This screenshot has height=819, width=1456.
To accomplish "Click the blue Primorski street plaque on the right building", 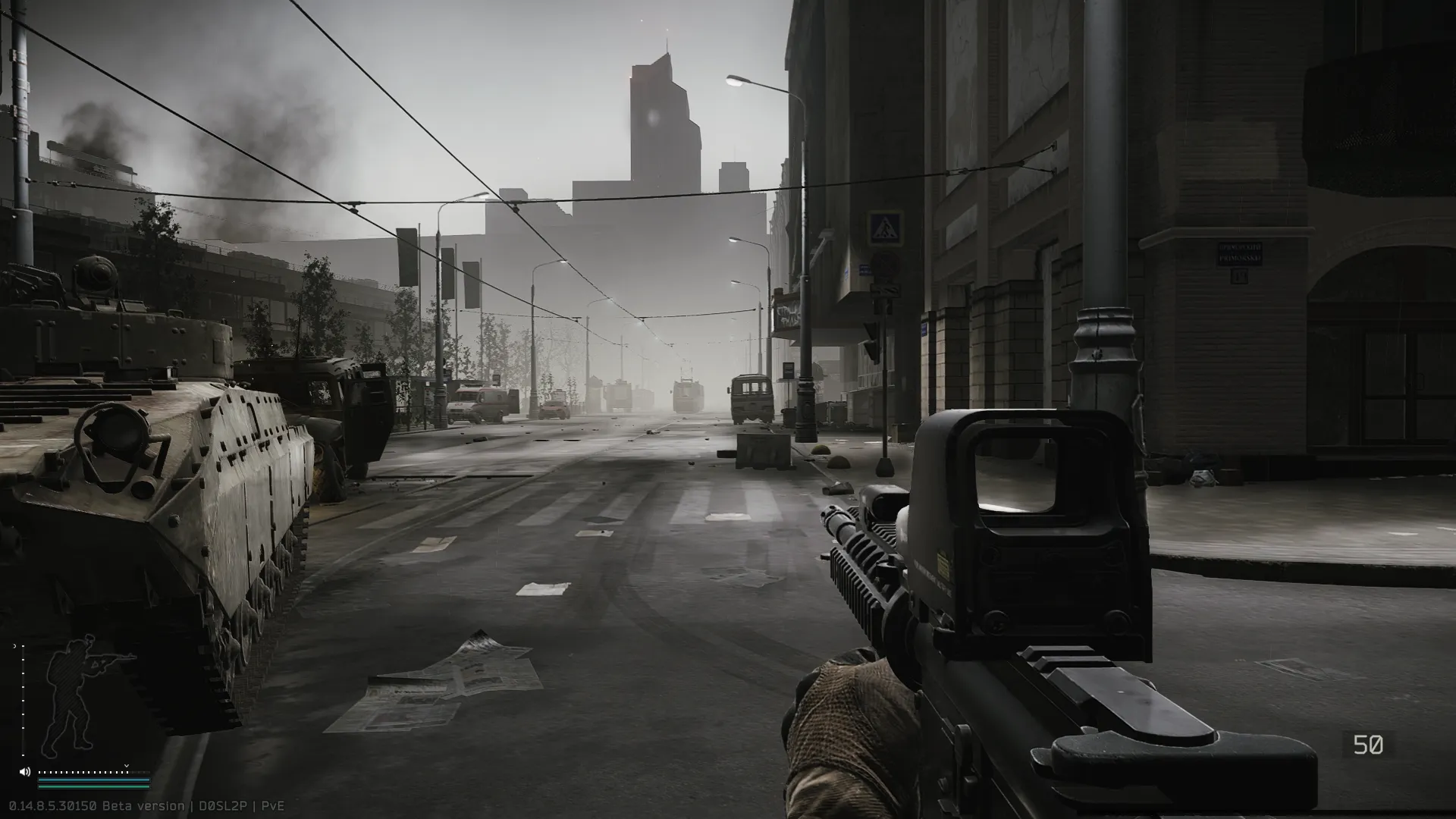I will pyautogui.click(x=1241, y=253).
